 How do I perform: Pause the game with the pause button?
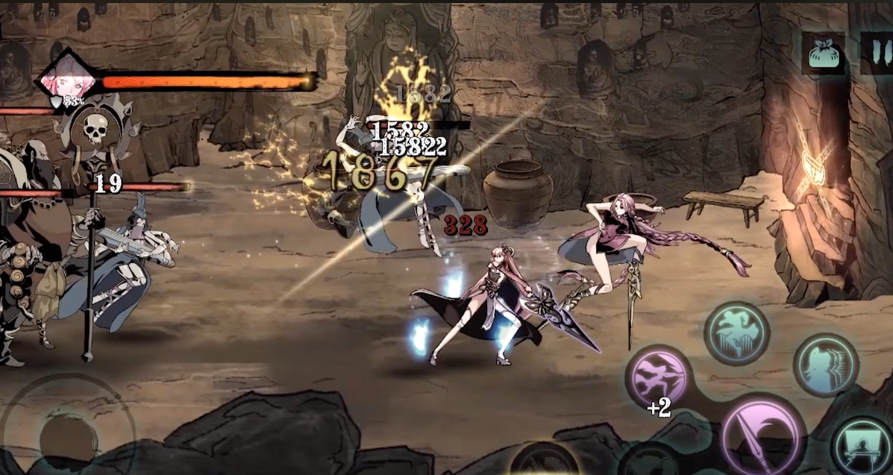(x=876, y=53)
